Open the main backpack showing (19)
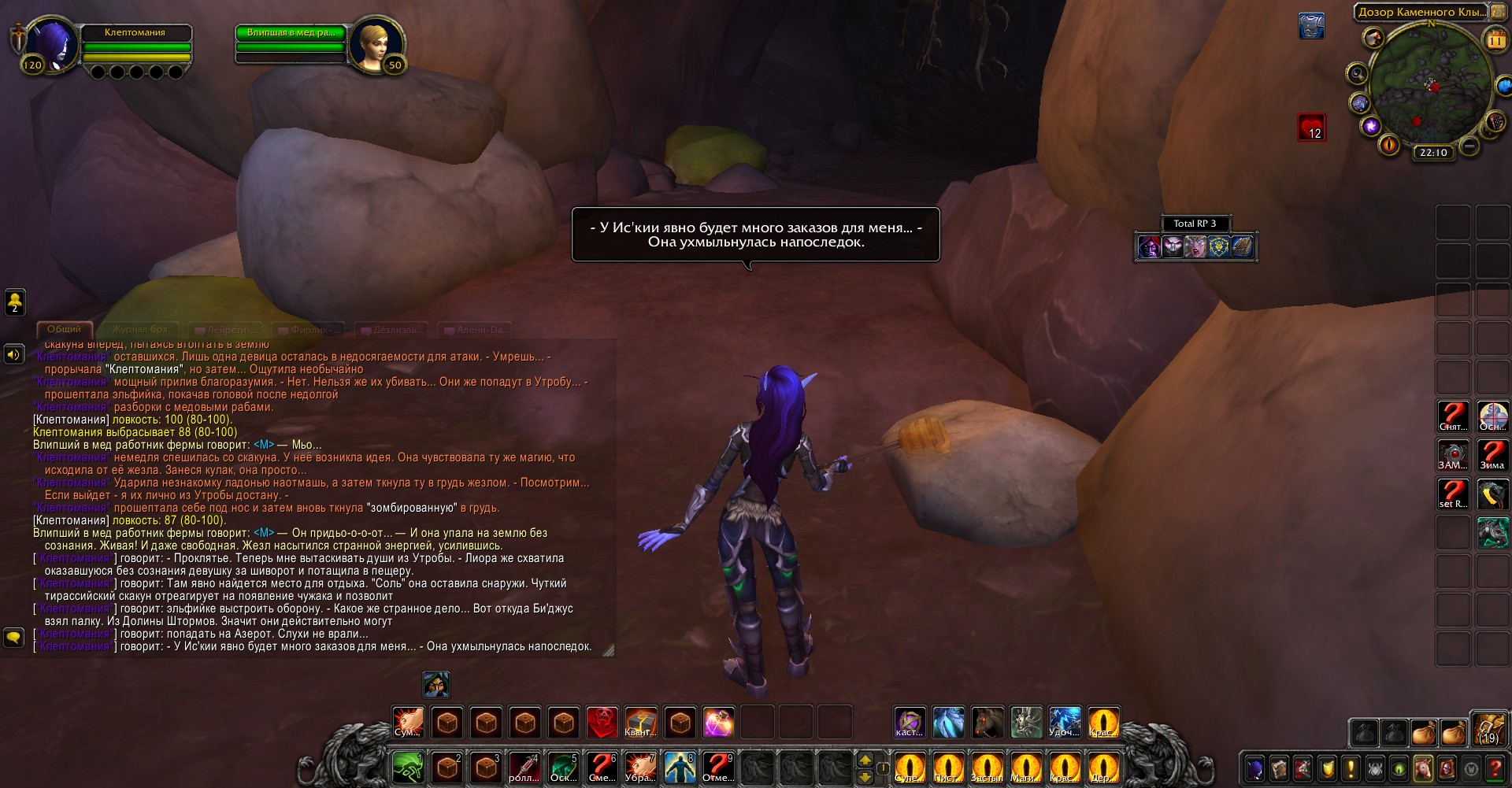 [x=1488, y=730]
